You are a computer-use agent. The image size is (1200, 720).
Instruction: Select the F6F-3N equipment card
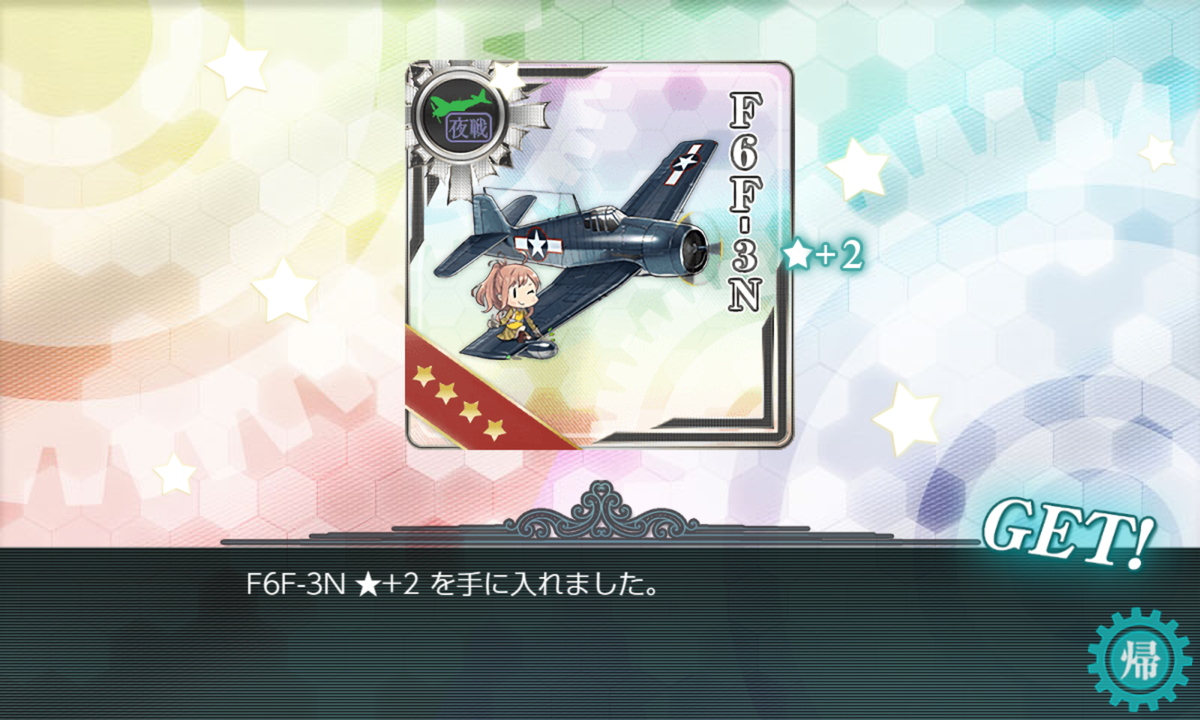[598, 255]
